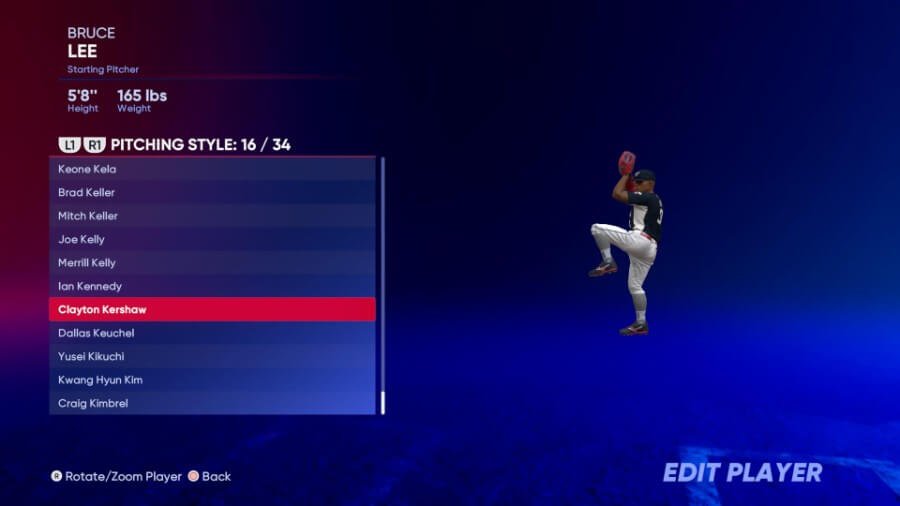Select Craig Kimbrel pitching style
This screenshot has width=900, height=506.
212,403
